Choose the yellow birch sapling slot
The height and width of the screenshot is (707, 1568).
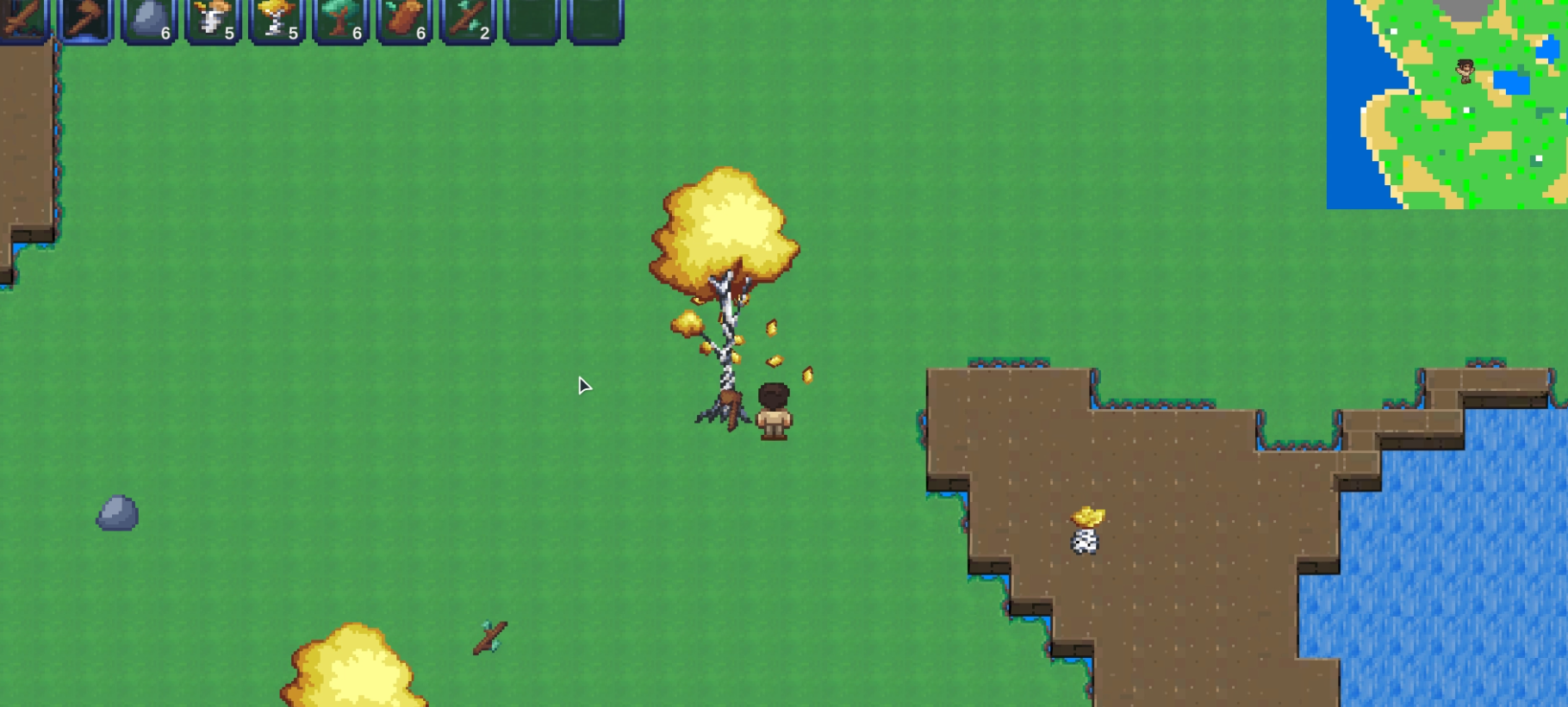(x=277, y=19)
